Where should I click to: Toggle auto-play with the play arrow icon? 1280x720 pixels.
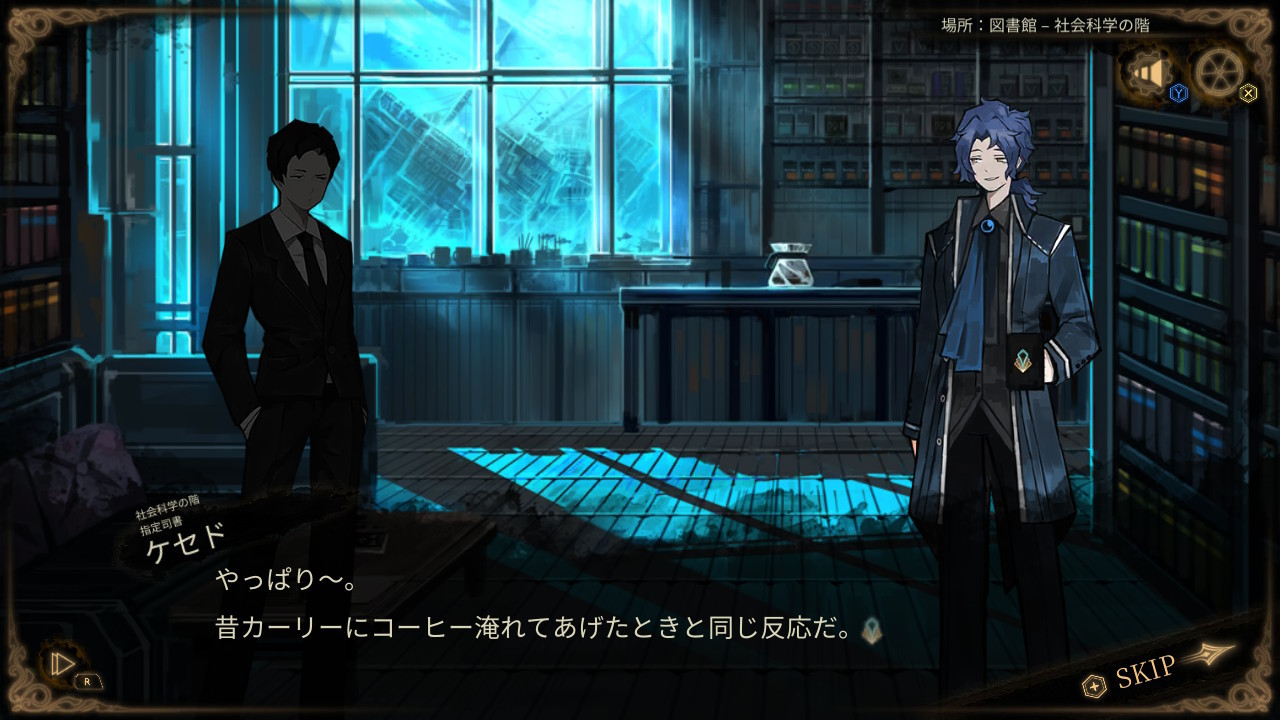pyautogui.click(x=62, y=662)
